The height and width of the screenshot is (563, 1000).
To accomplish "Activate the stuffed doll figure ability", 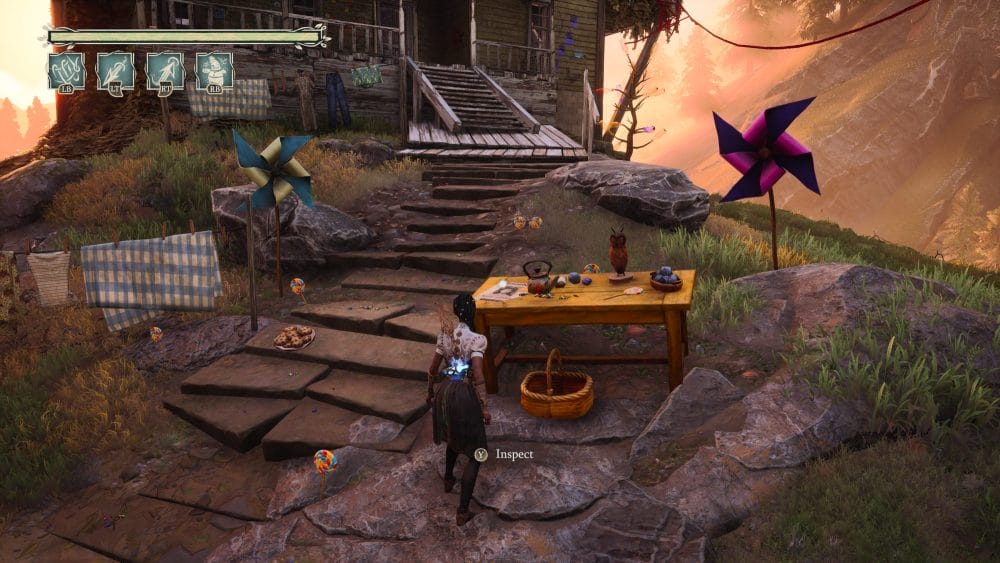I will pyautogui.click(x=214, y=71).
